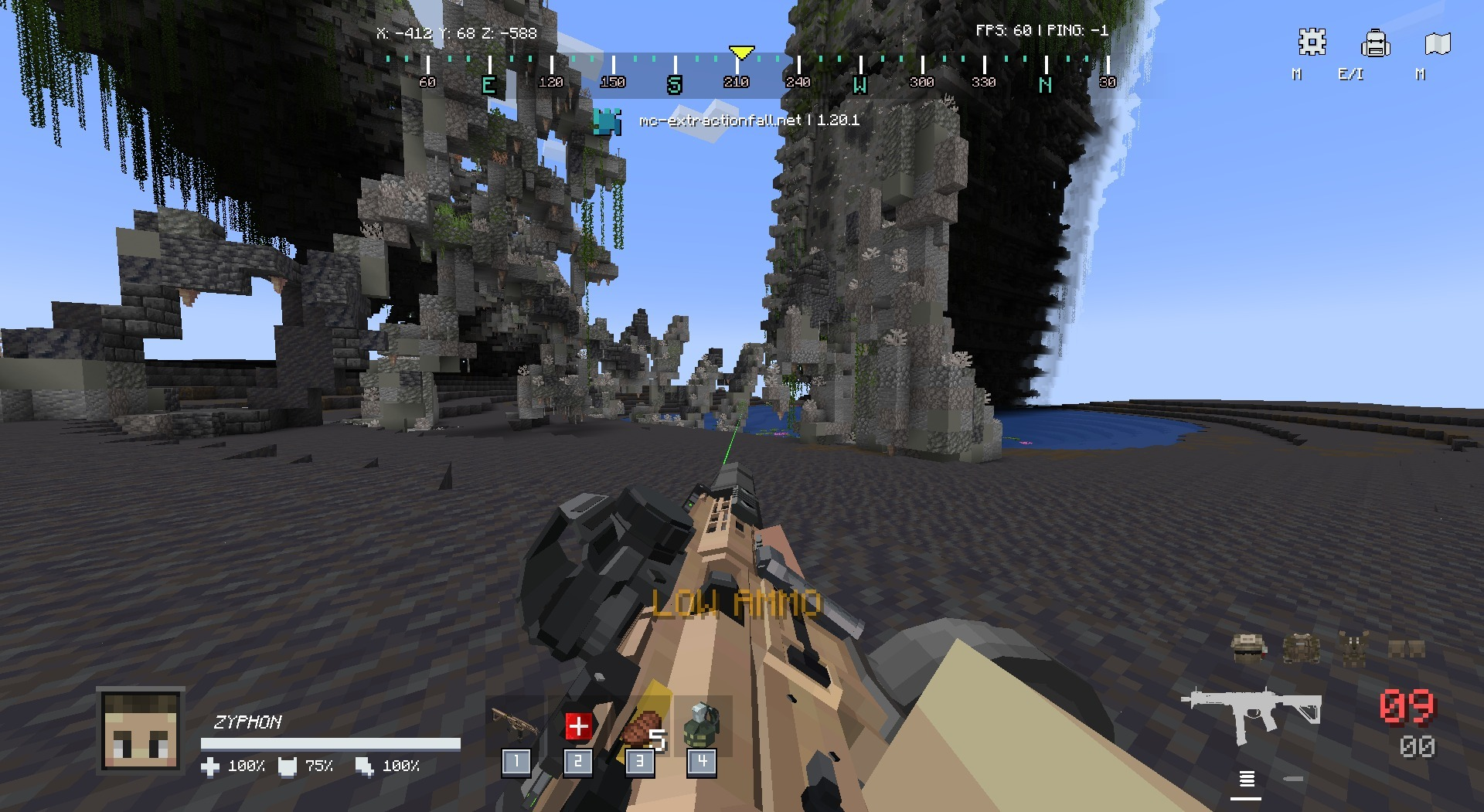Click the equipped helmet armor icon
1484x812 pixels.
pos(1249,647)
